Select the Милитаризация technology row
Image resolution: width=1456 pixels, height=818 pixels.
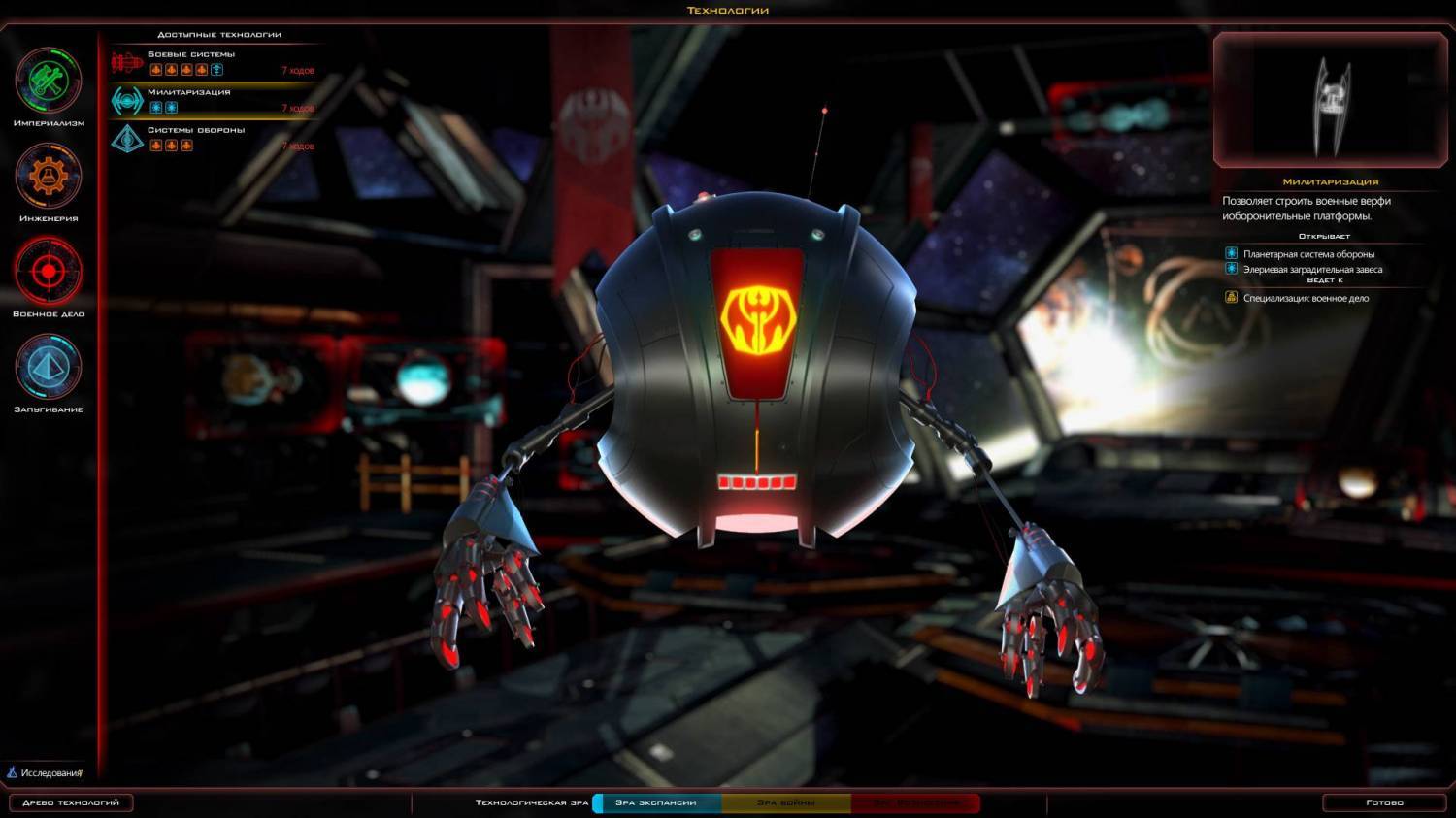[x=214, y=100]
